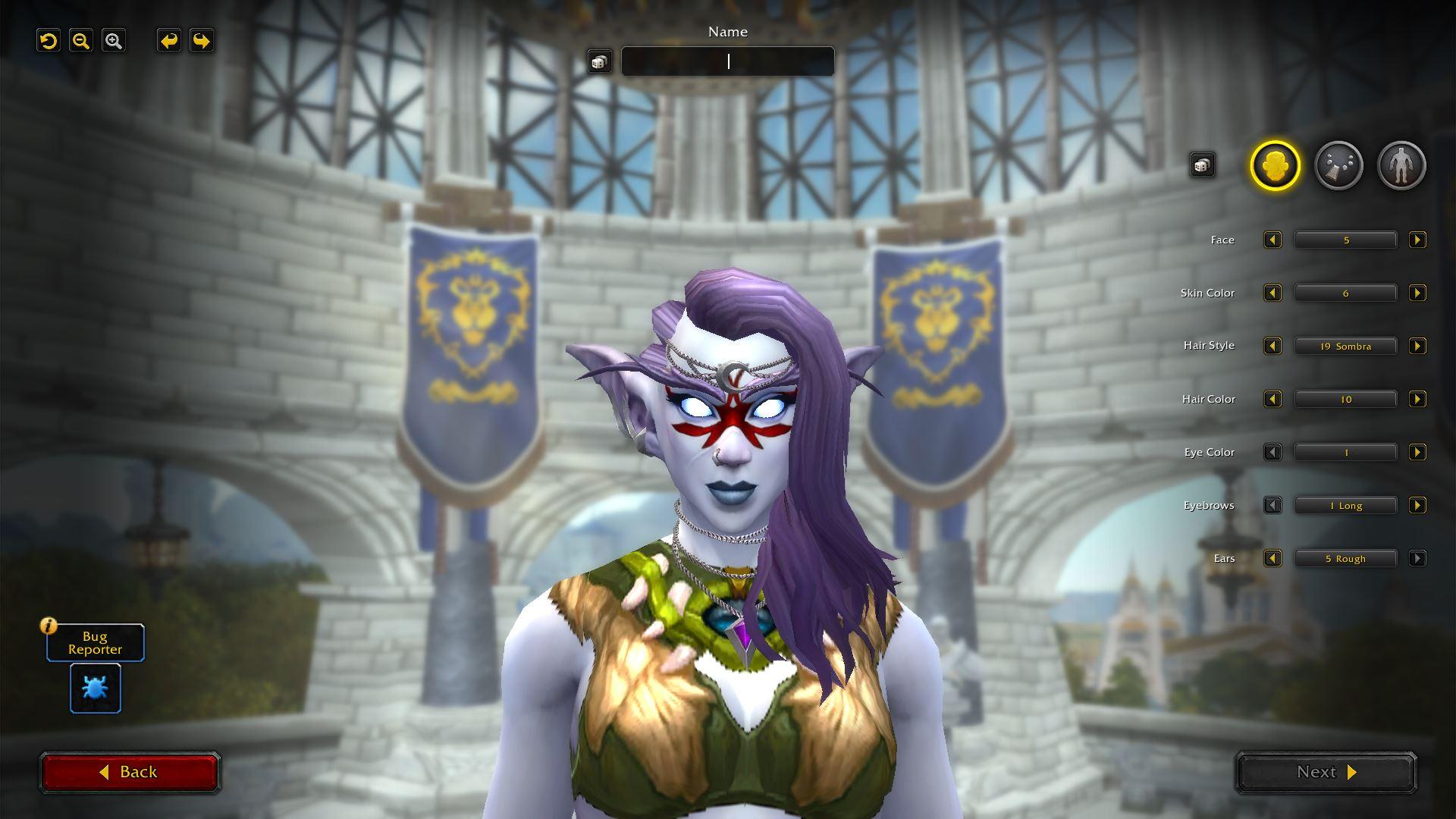Proceed with the Next button
The width and height of the screenshot is (1456, 819).
pyautogui.click(x=1326, y=772)
